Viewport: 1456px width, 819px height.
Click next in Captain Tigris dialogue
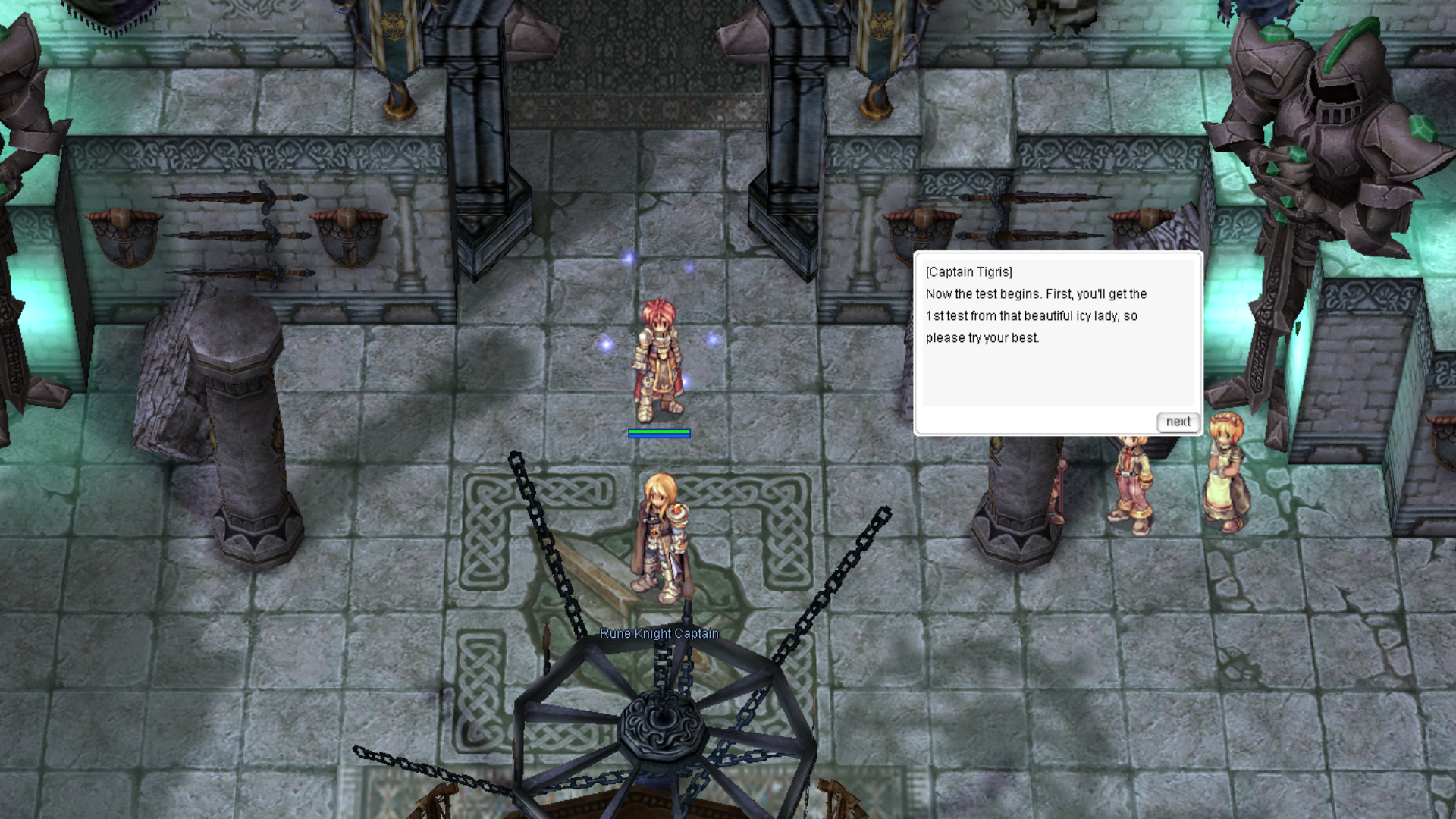(x=1178, y=422)
